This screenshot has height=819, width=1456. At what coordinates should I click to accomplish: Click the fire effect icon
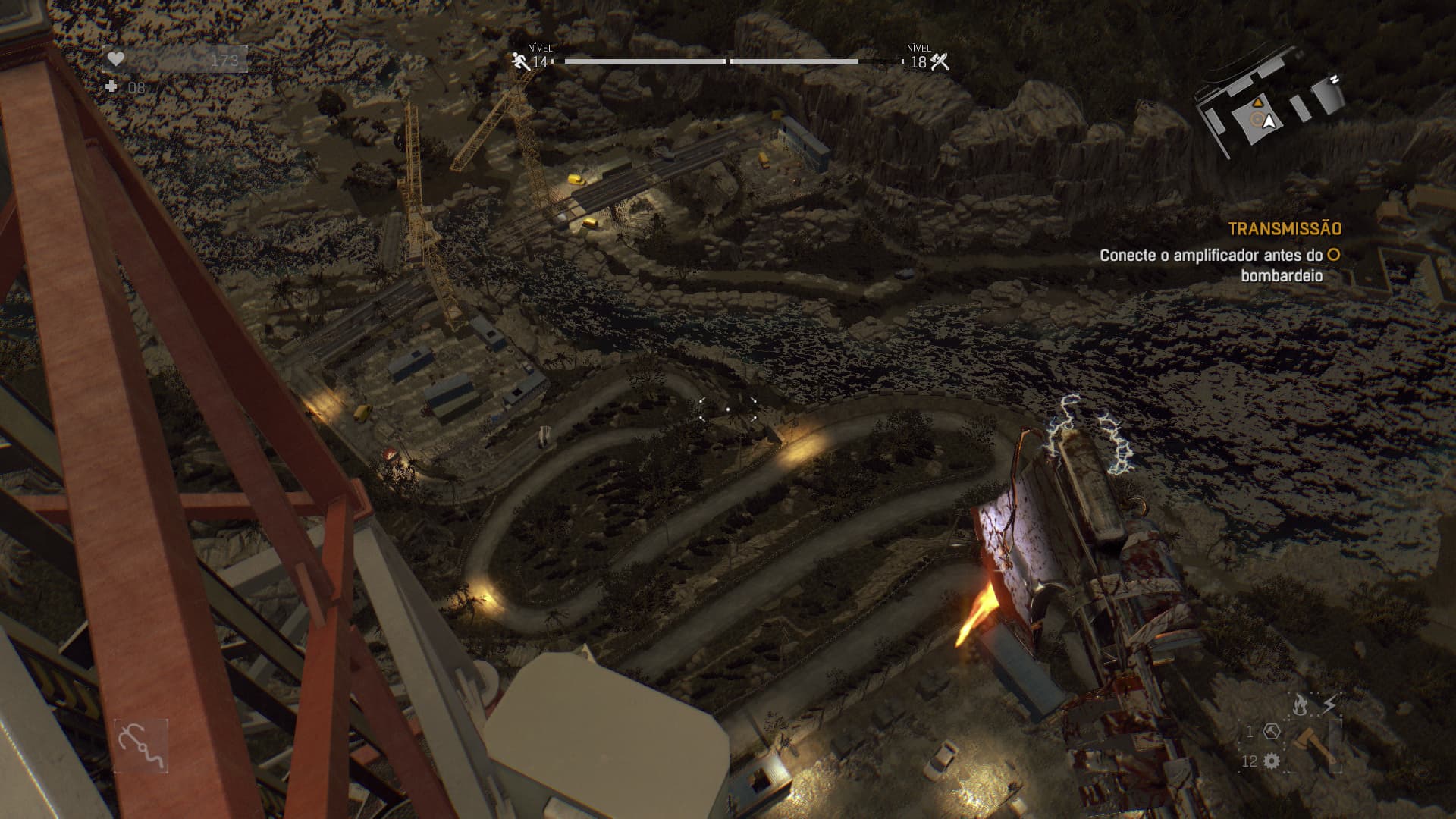(1300, 705)
